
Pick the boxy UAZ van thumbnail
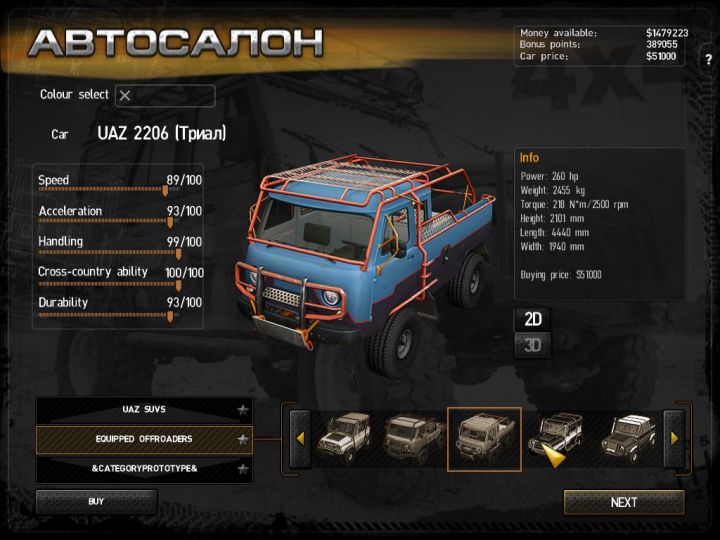click(x=412, y=437)
